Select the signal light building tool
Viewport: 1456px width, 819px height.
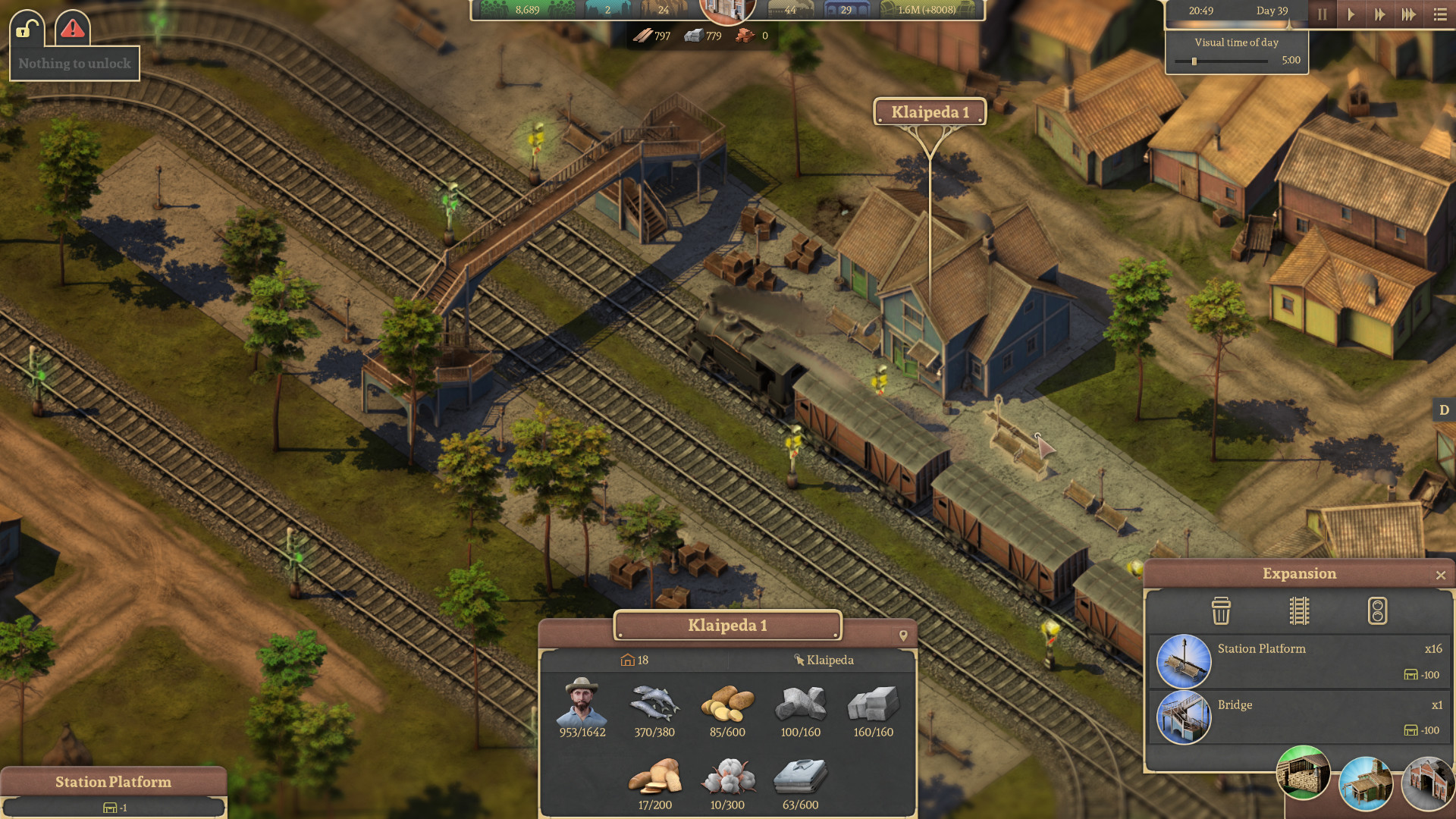coord(1377,610)
